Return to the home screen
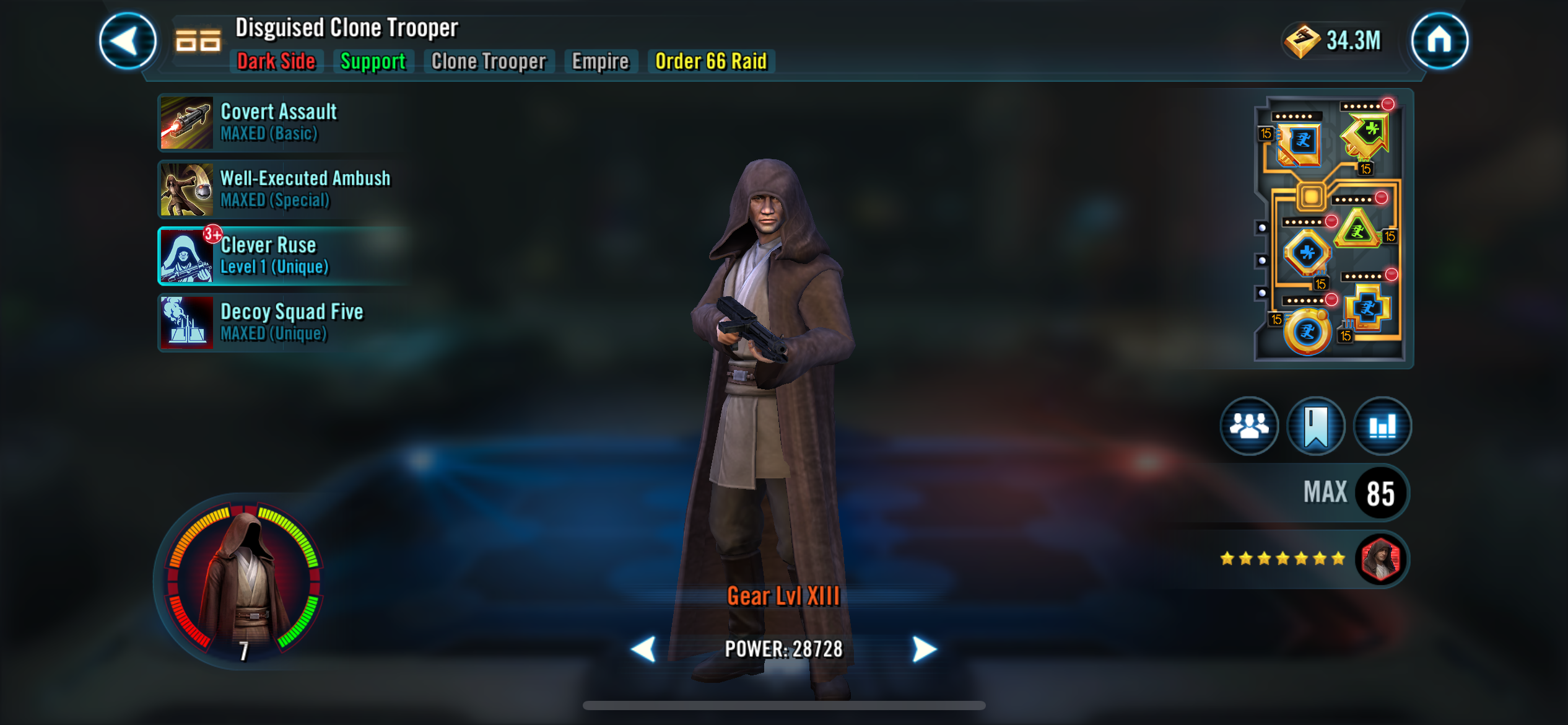The height and width of the screenshot is (725, 1568). pos(1439,42)
